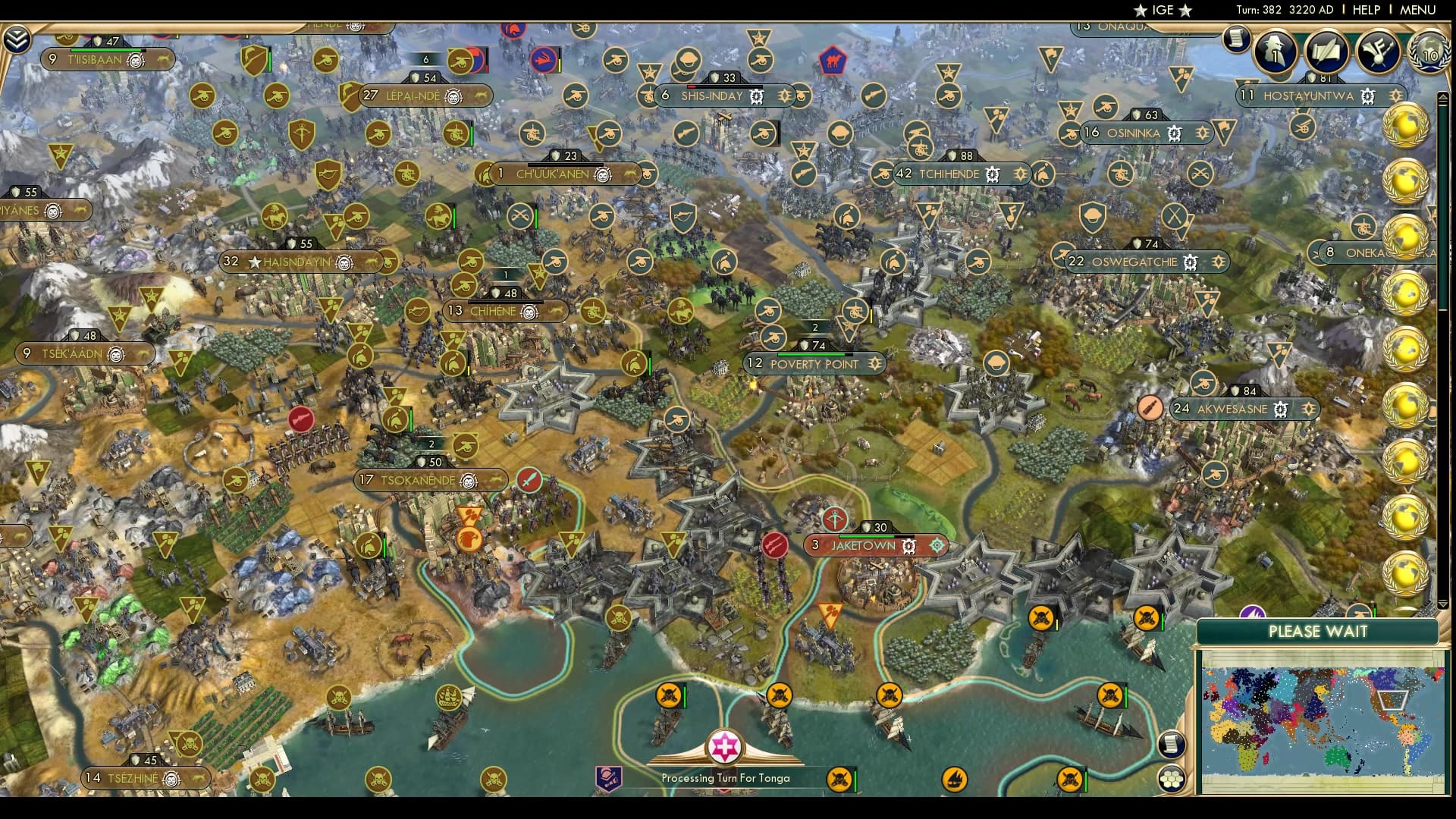Open the Social Policies scroll-and-quill icon
The image size is (1456, 819).
click(1326, 51)
